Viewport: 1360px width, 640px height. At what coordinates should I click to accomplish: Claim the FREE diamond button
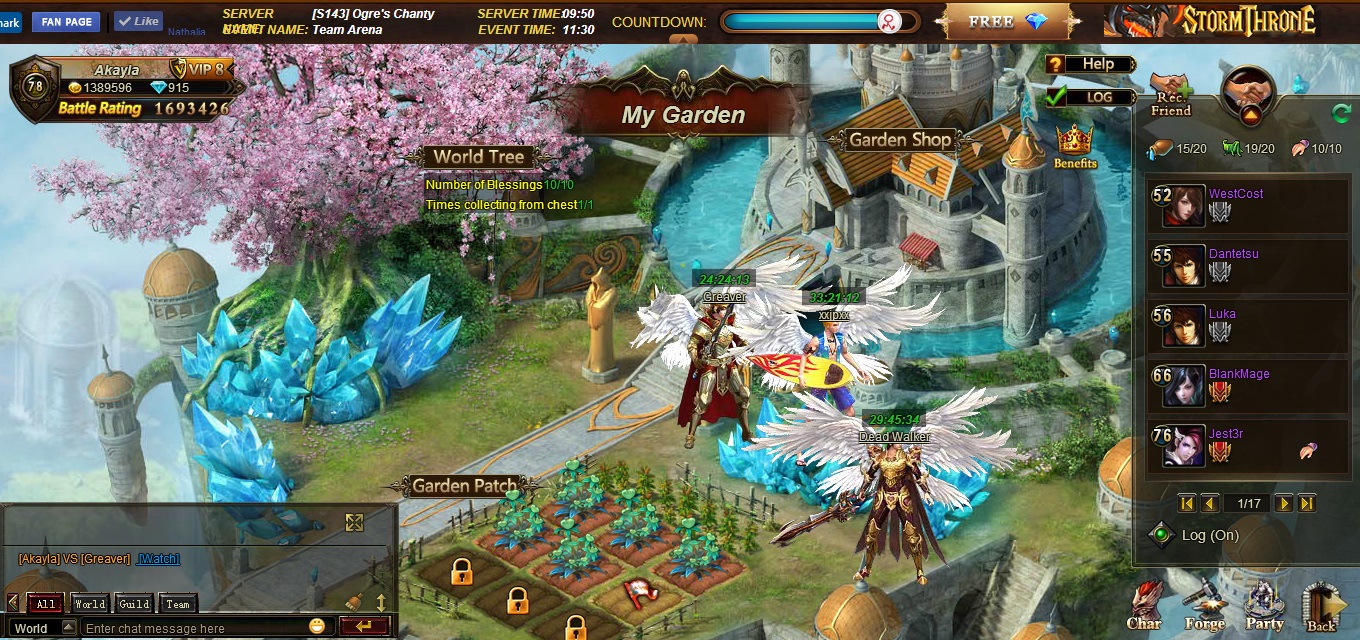click(1007, 22)
